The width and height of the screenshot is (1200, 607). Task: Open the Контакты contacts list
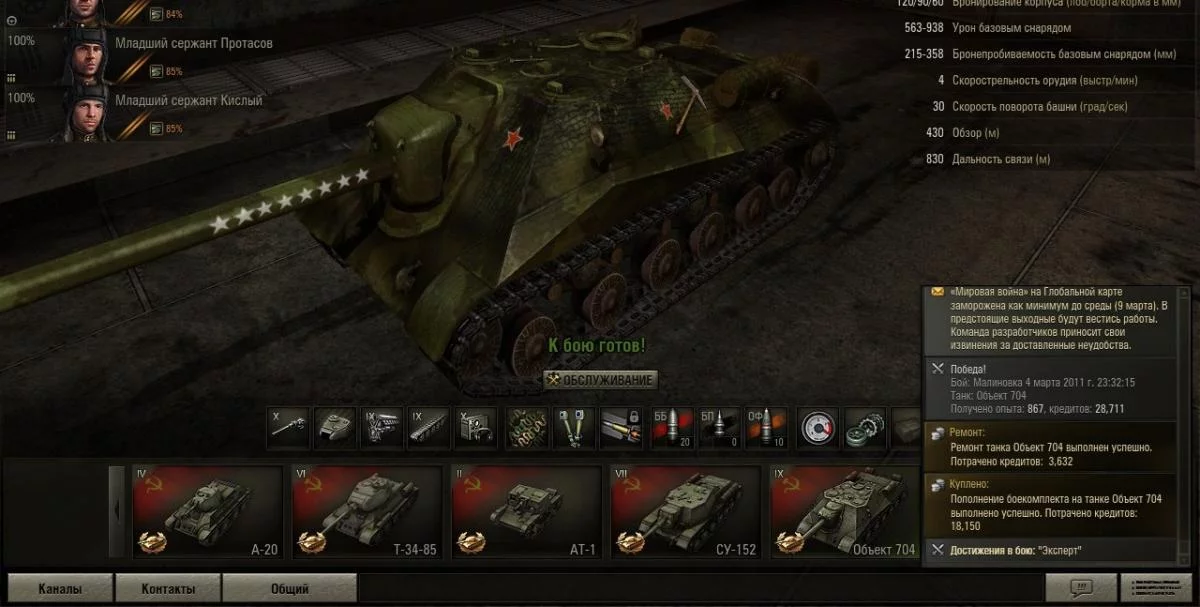pyautogui.click(x=168, y=589)
